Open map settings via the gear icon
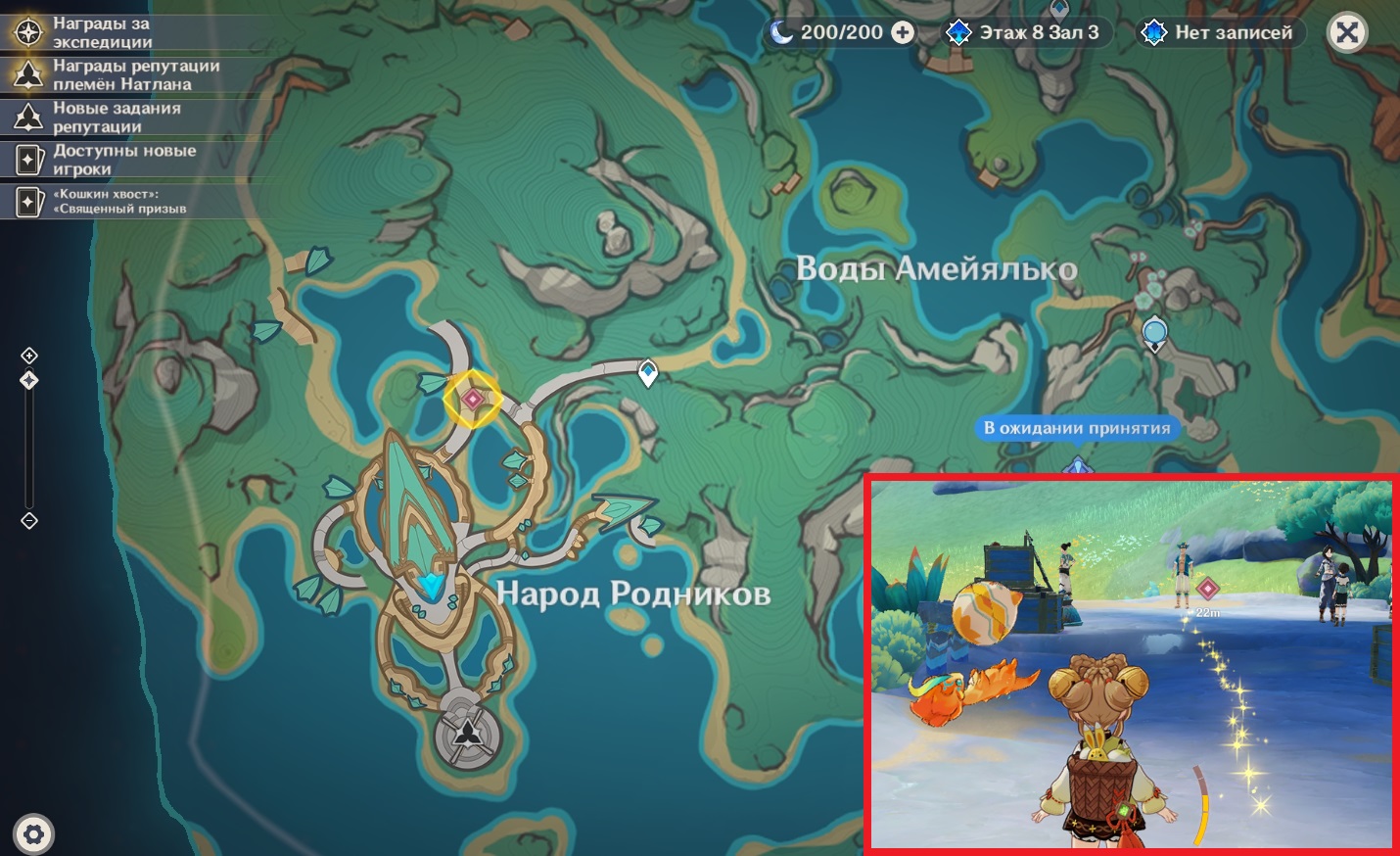 34,834
